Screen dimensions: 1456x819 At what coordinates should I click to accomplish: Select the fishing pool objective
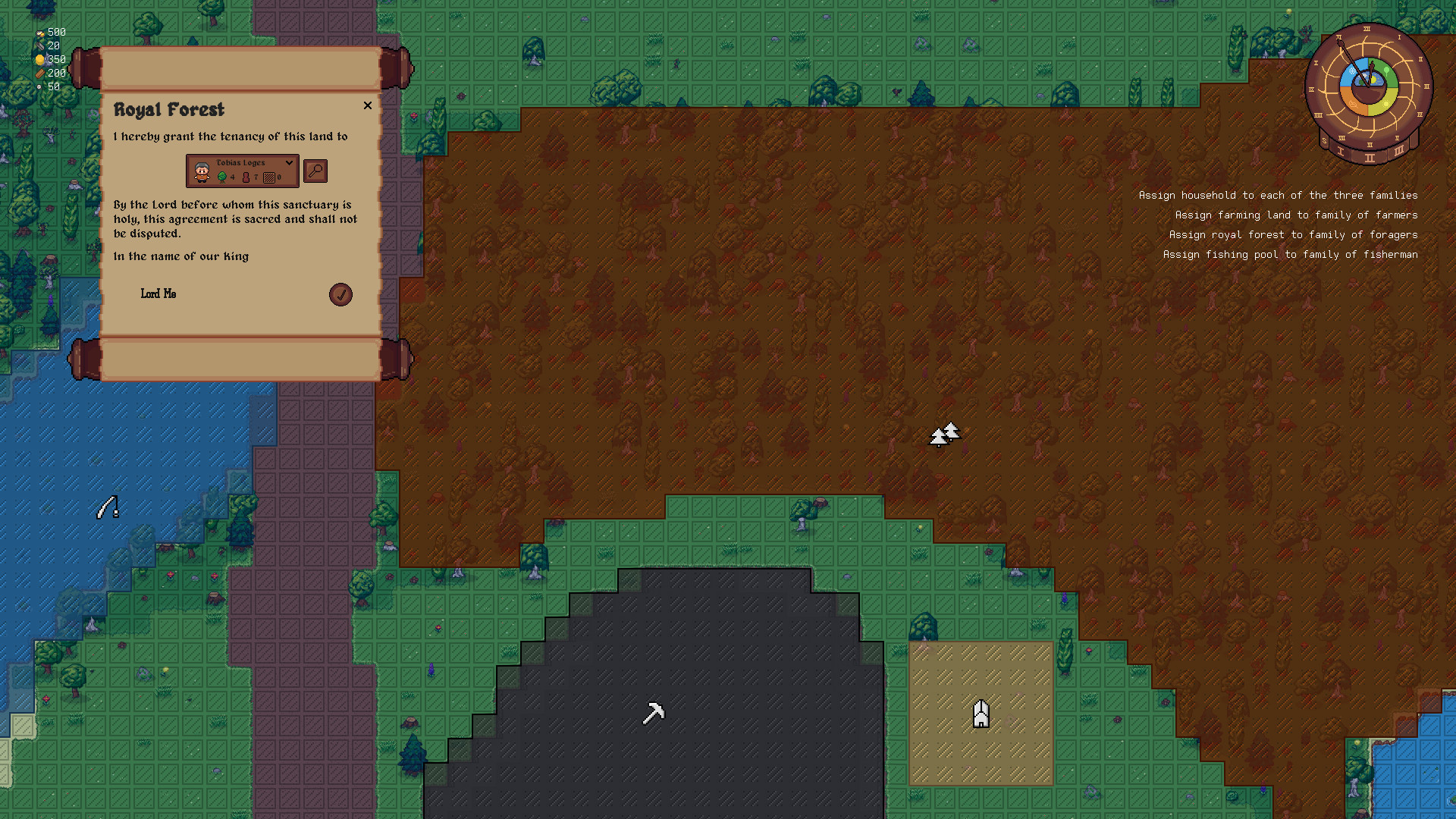(x=1290, y=255)
